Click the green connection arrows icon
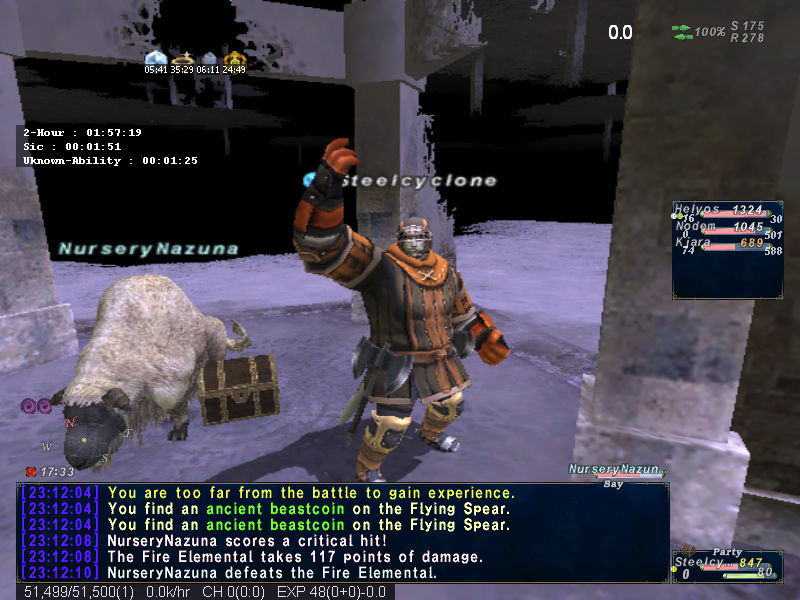Image resolution: width=800 pixels, height=600 pixels. (x=681, y=32)
